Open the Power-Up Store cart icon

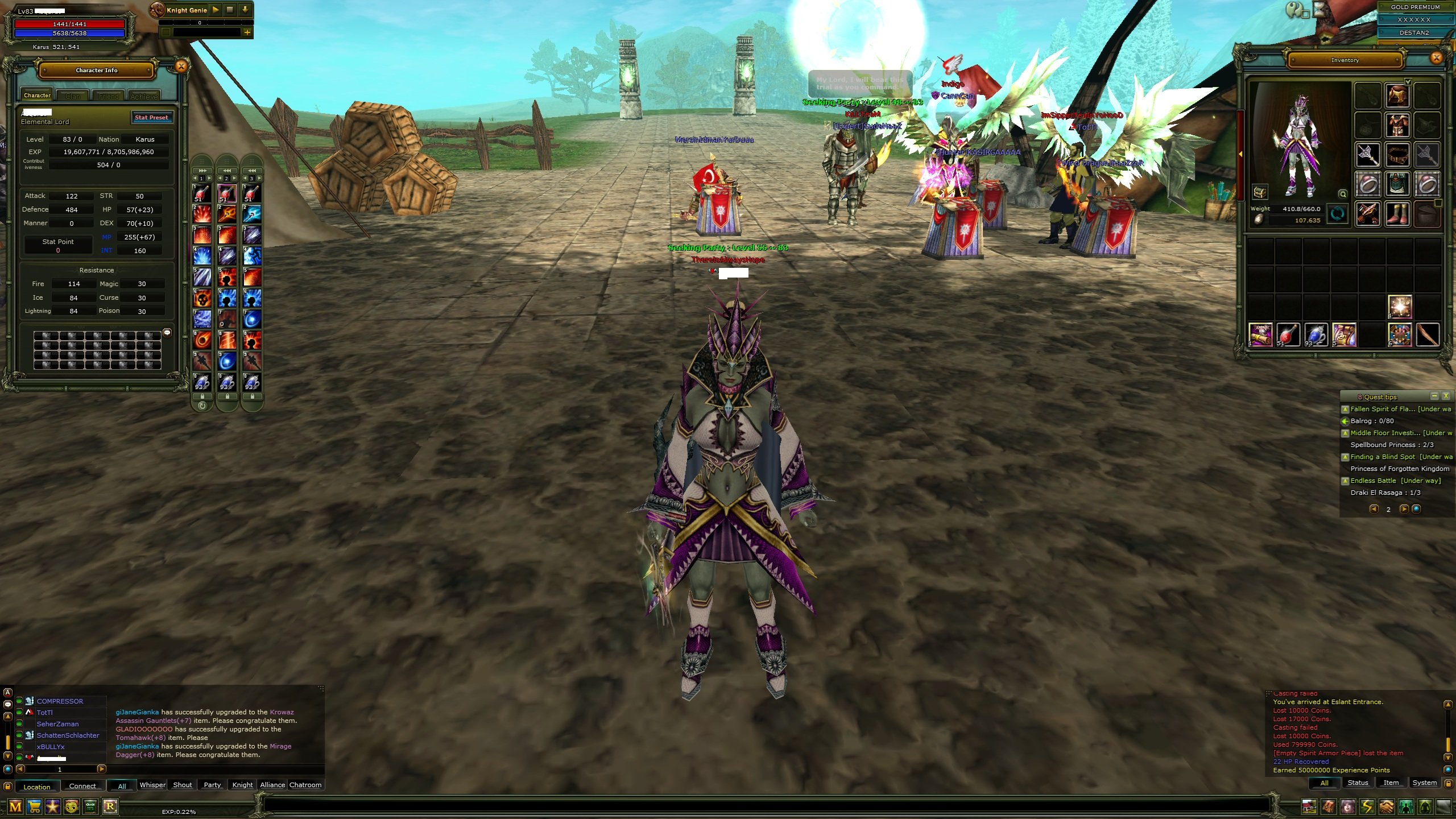click(34, 806)
